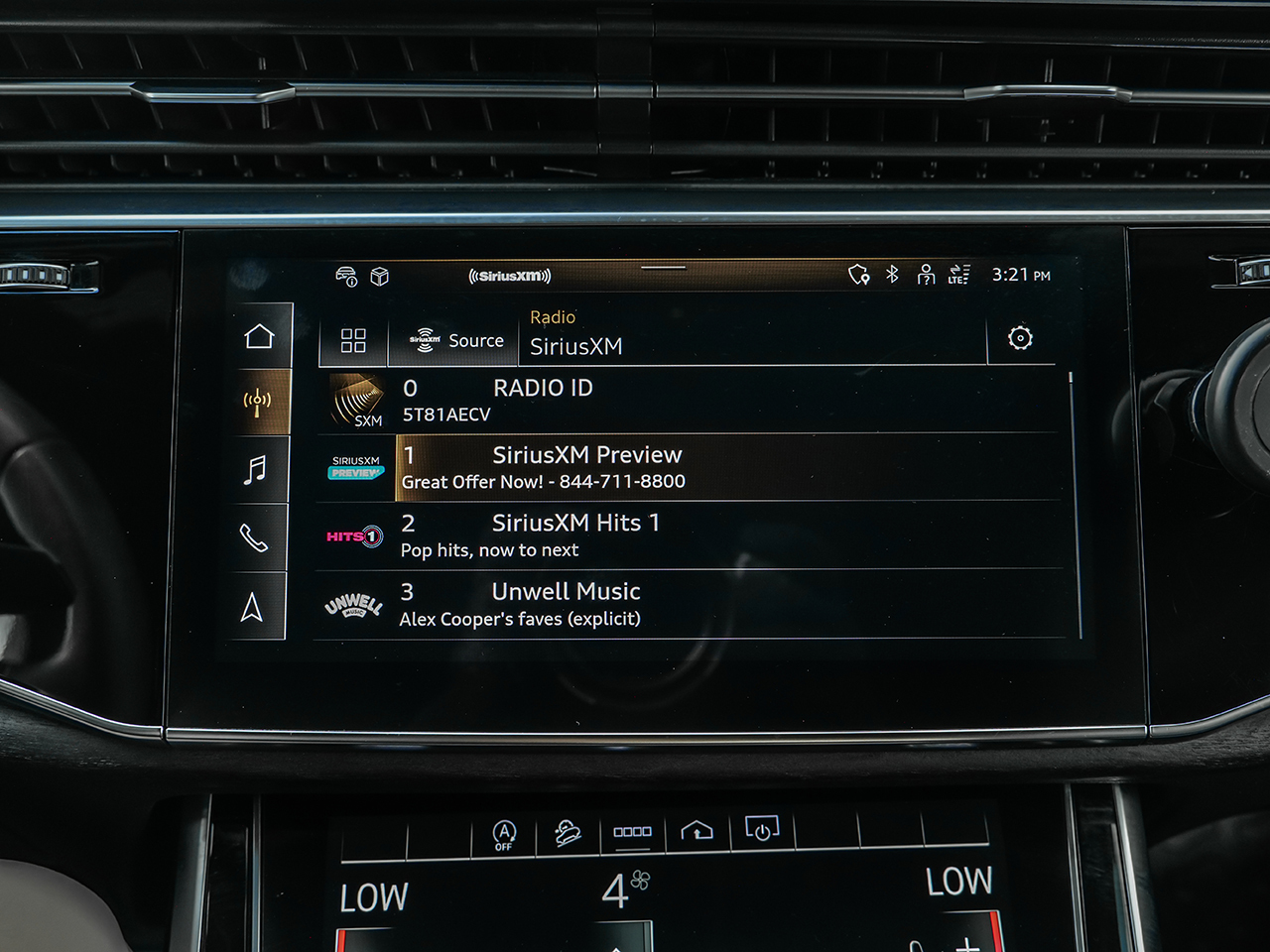Tap the screen power icon on lower display
Viewport: 1270px width, 952px height.
click(761, 829)
